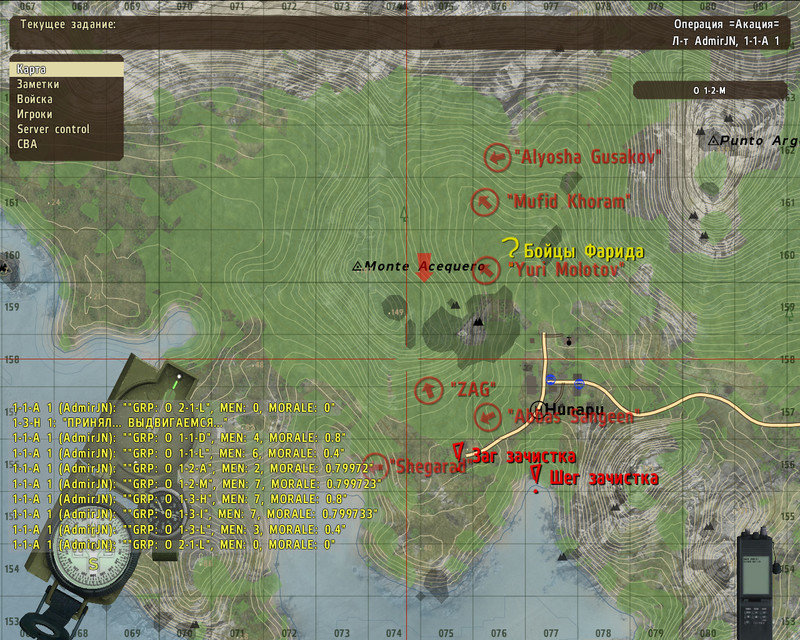Image resolution: width=800 pixels, height=640 pixels.
Task: Select the Заметки menu entry
Action: [40, 85]
